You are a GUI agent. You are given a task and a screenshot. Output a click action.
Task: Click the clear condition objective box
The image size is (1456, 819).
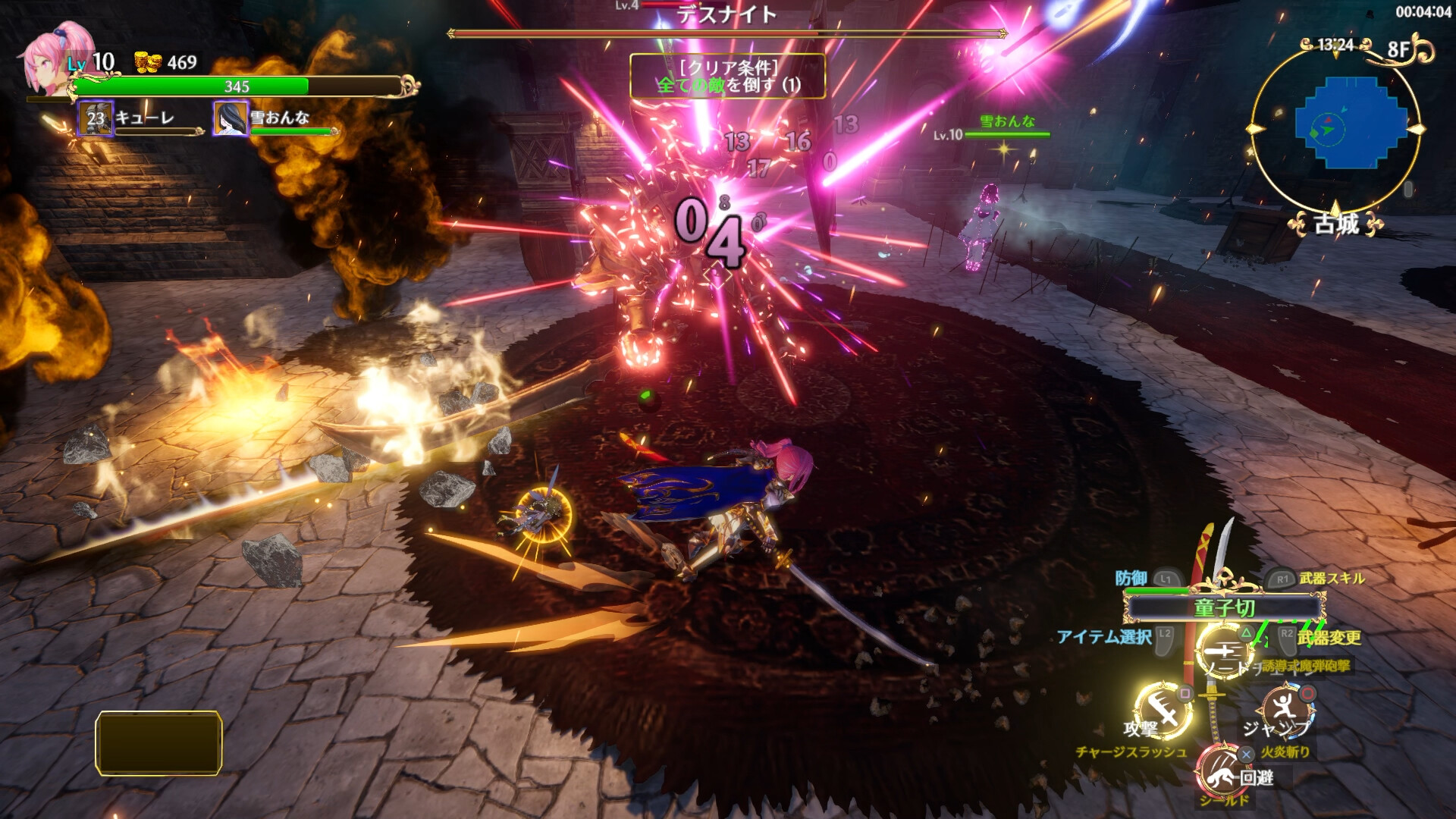tap(727, 76)
